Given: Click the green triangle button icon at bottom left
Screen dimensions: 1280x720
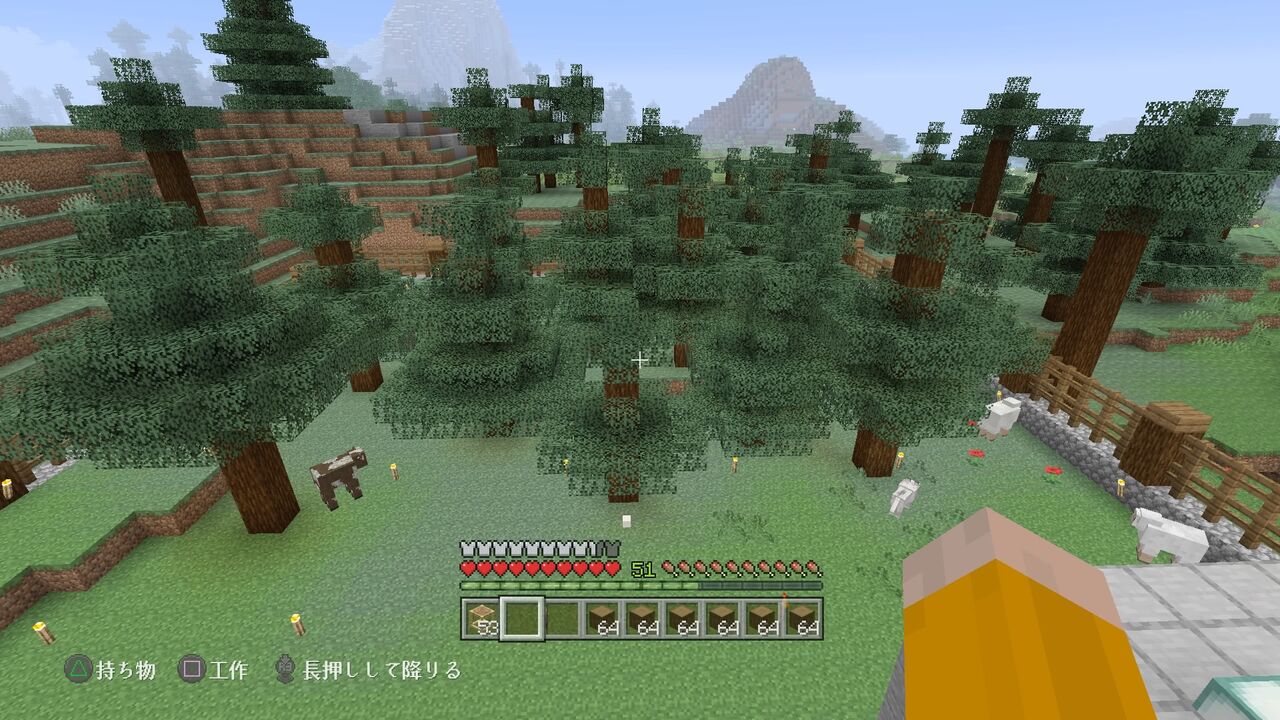Looking at the screenshot, I should (x=78, y=667).
